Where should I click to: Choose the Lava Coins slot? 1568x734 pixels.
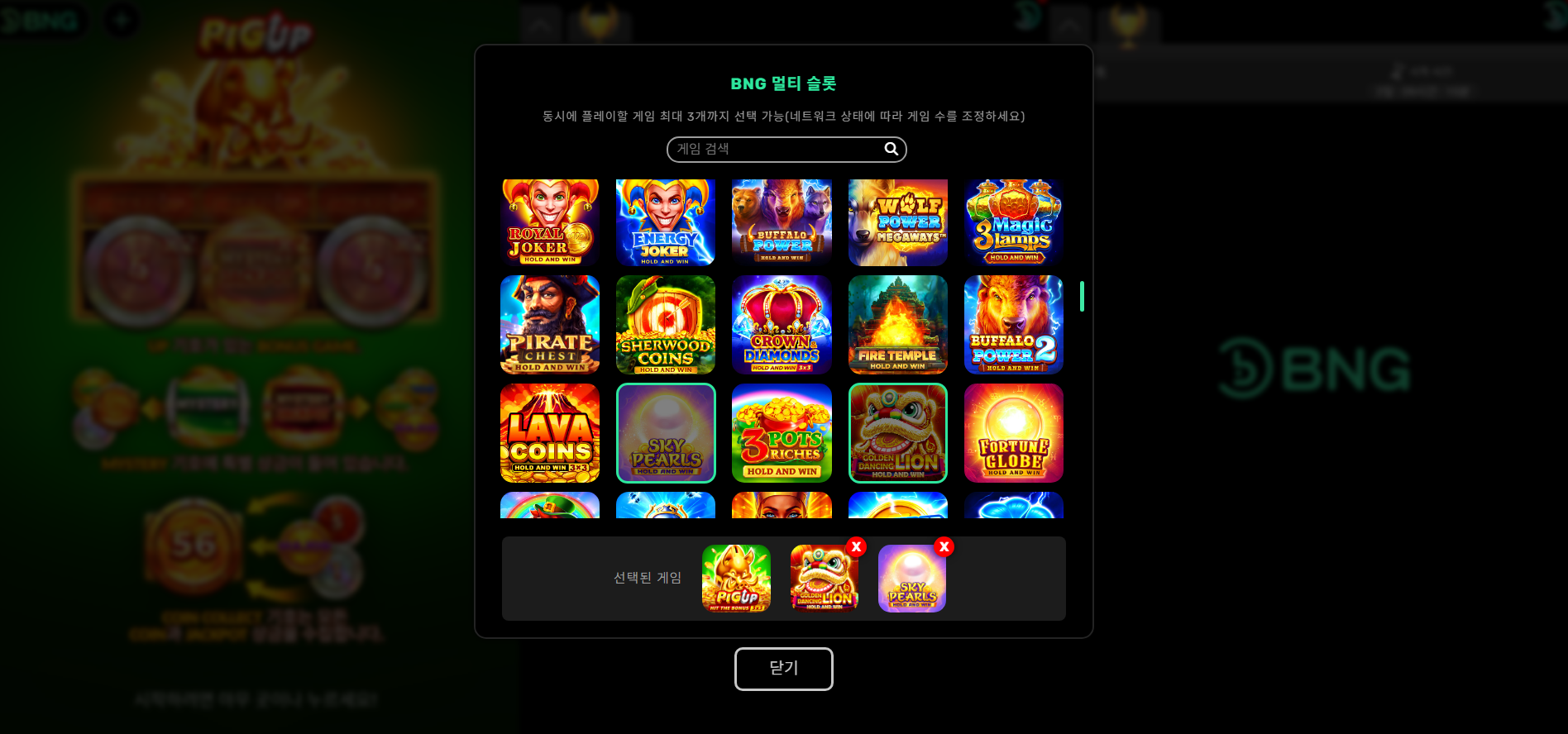[x=550, y=432]
